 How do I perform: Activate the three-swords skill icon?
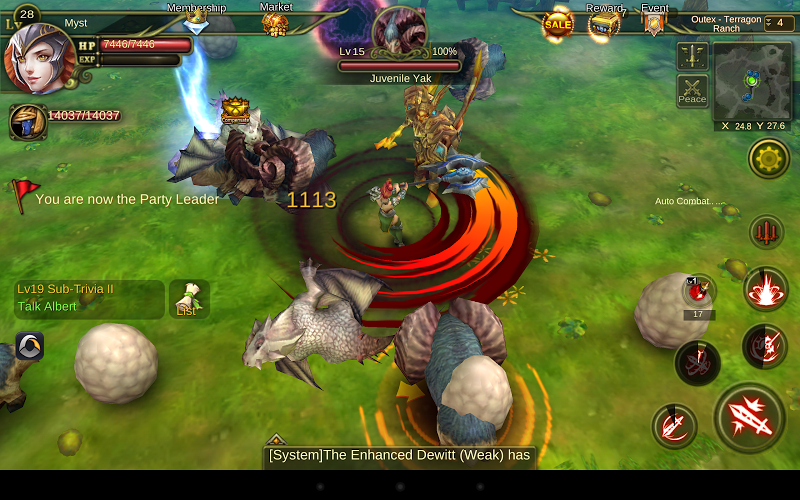click(x=767, y=231)
